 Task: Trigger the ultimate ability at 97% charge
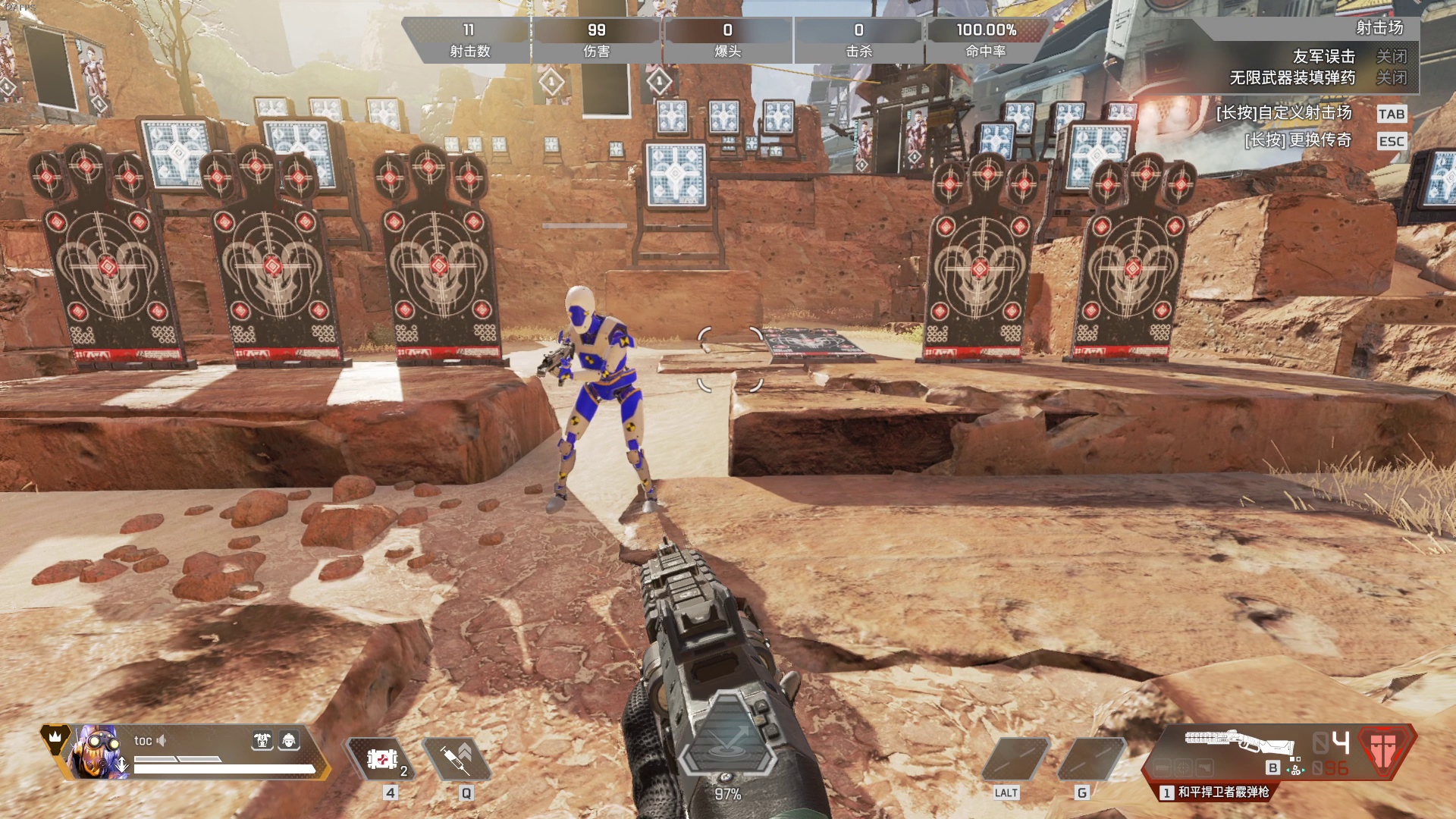tap(727, 740)
